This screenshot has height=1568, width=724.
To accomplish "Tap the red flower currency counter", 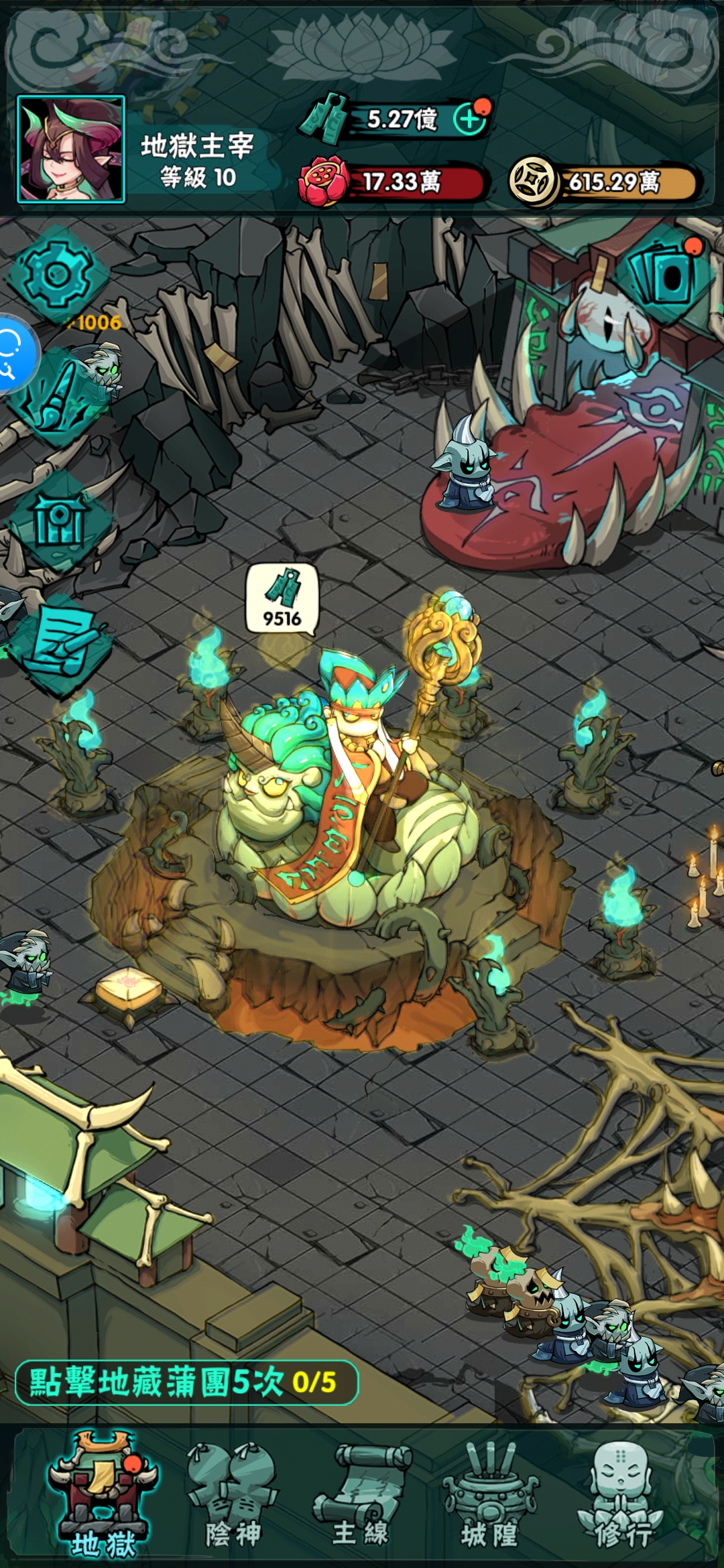I will click(x=396, y=182).
